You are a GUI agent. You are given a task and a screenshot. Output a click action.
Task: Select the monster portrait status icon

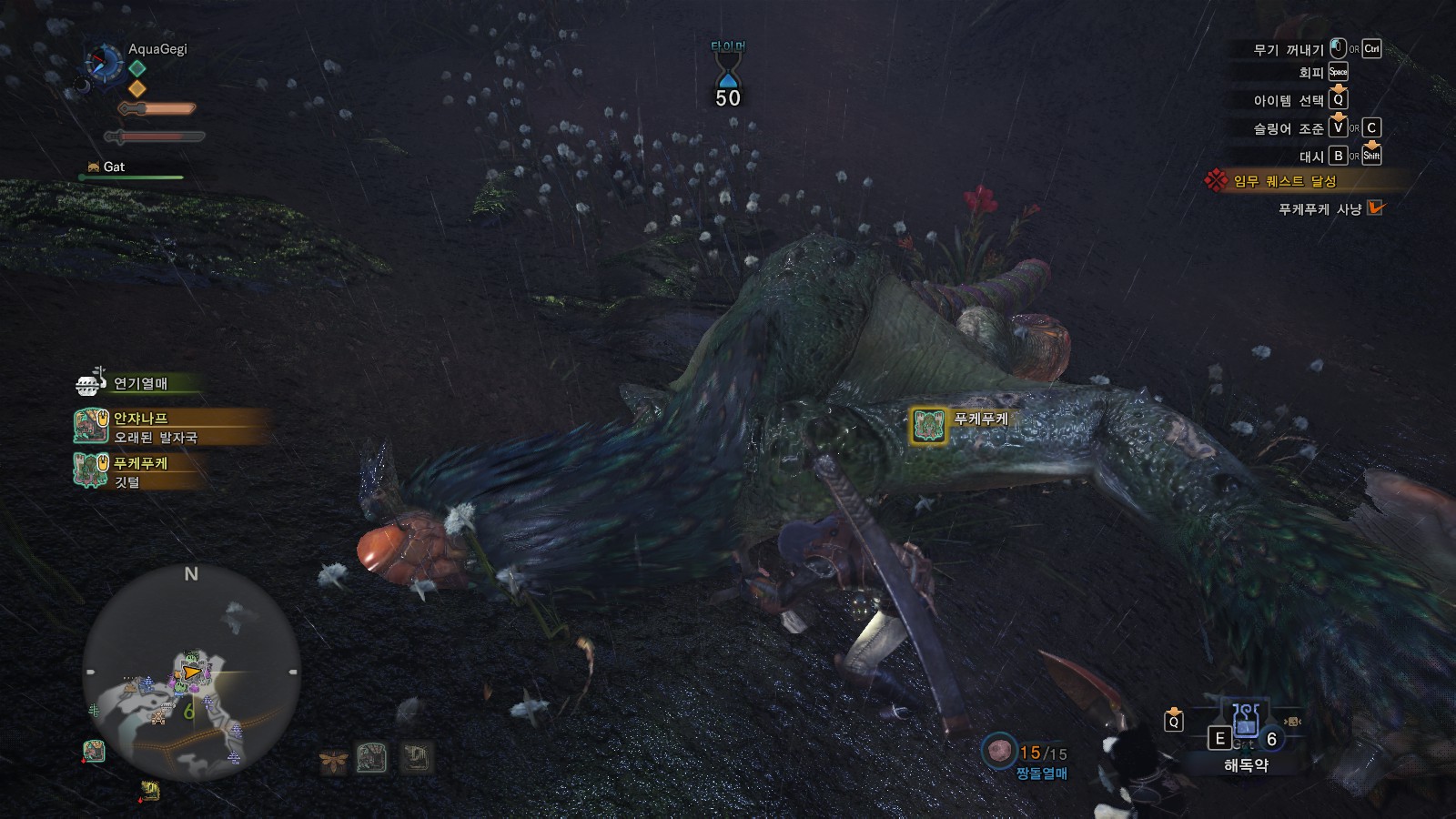coord(372,757)
